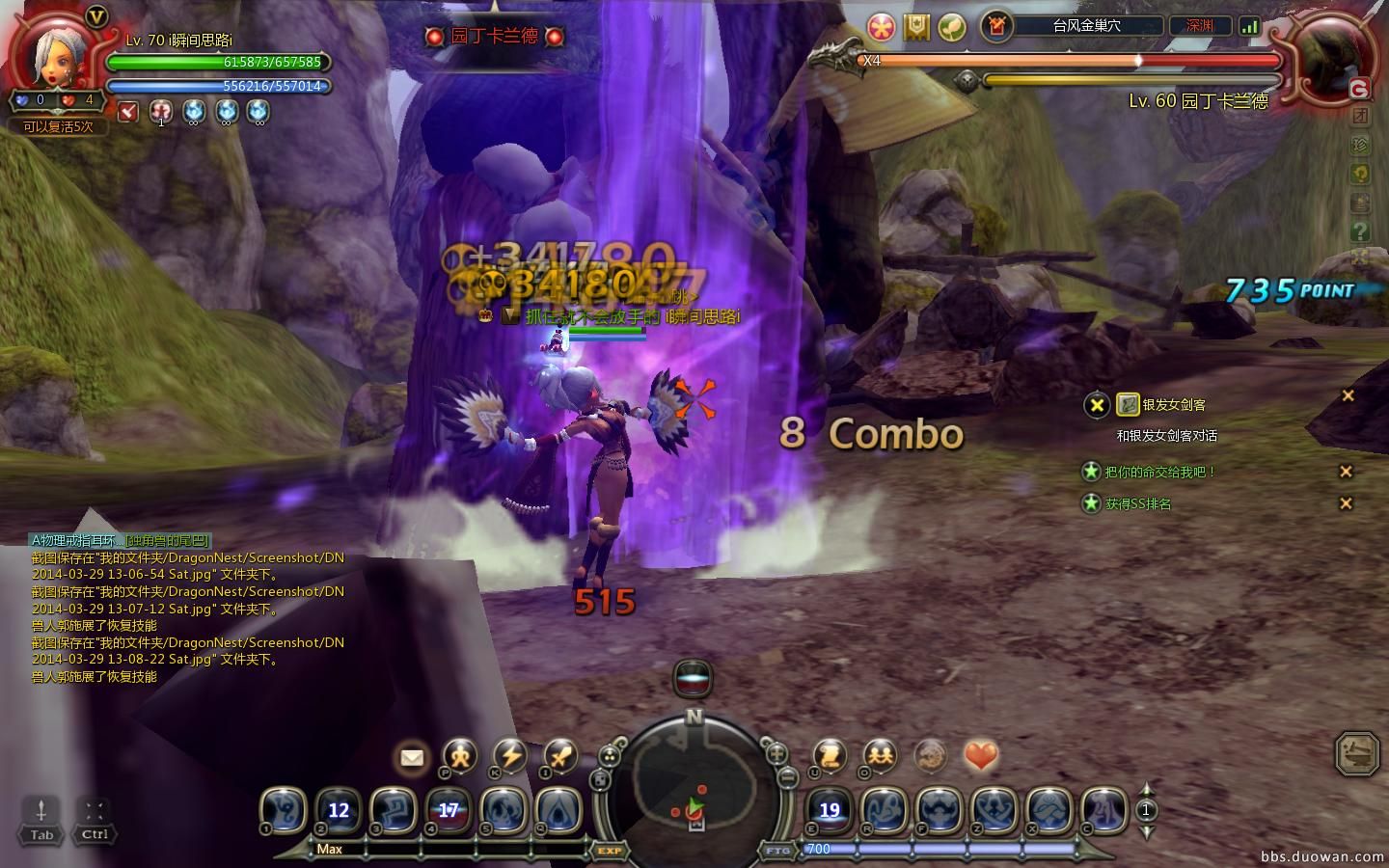Open the green question mark help button

click(x=1360, y=231)
